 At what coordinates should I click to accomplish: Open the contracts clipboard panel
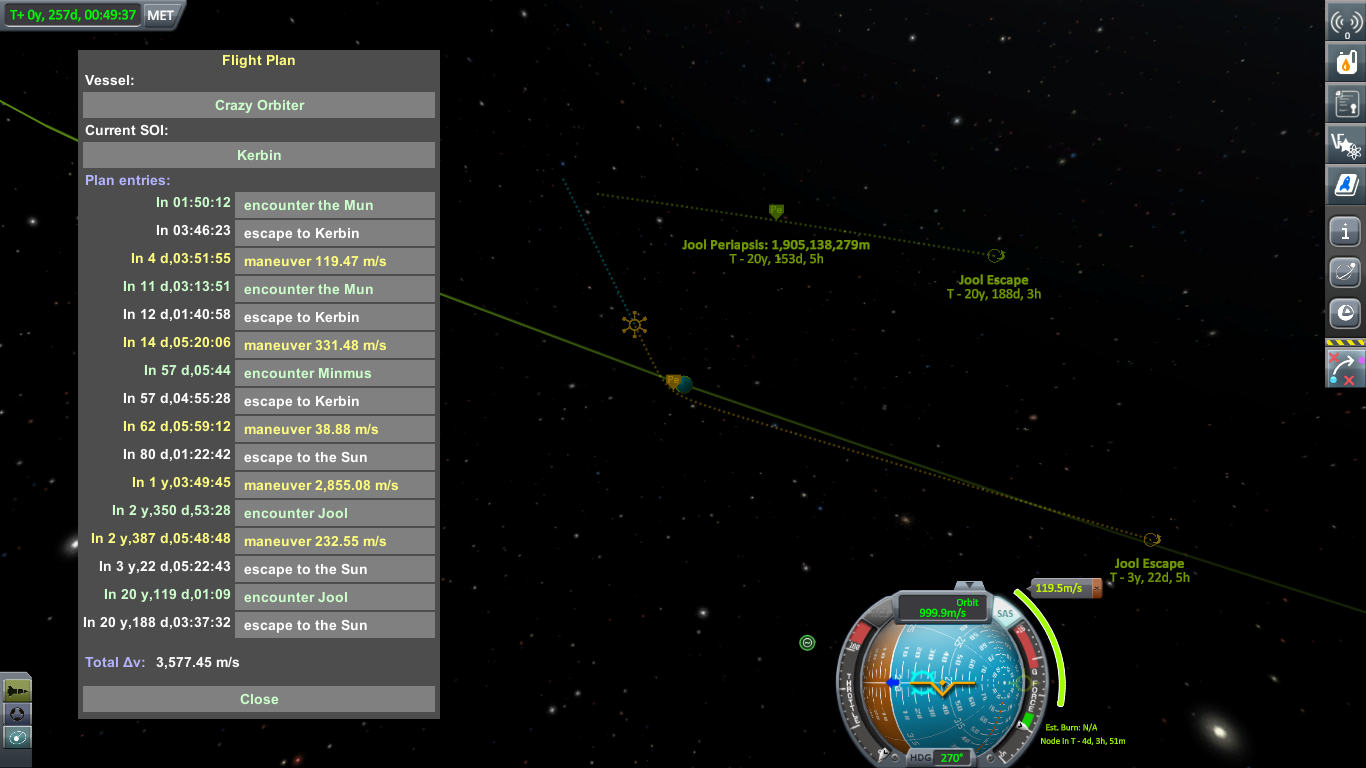tap(1346, 103)
